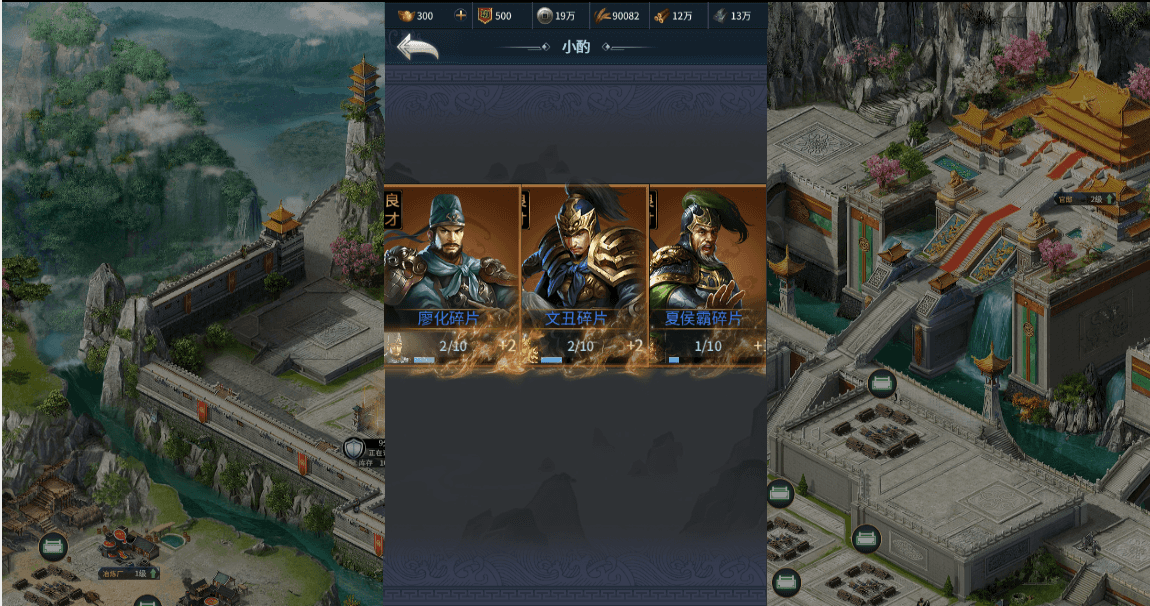Add gold ingots with the plus button
The width and height of the screenshot is (1150, 606).
coord(460,15)
